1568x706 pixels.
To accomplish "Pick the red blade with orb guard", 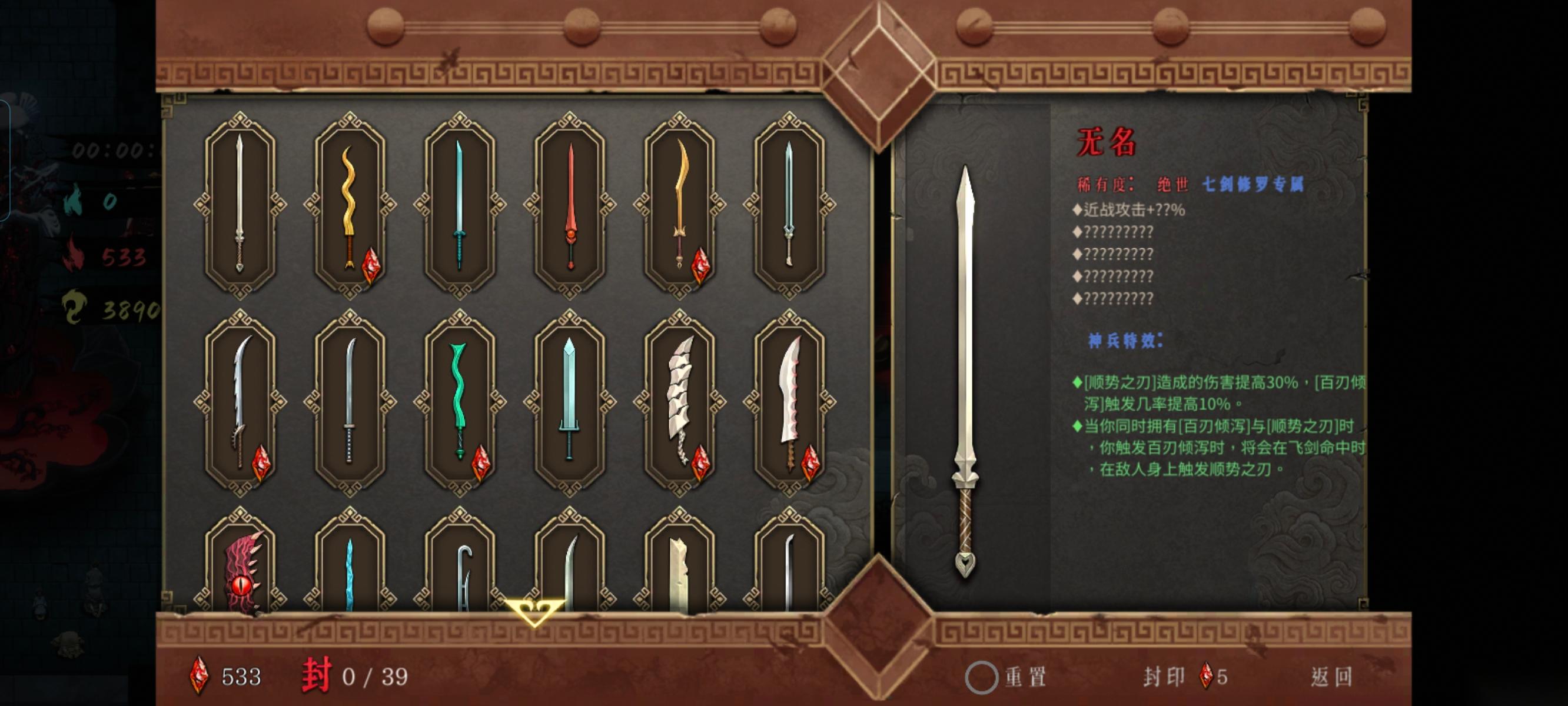I will click(570, 205).
